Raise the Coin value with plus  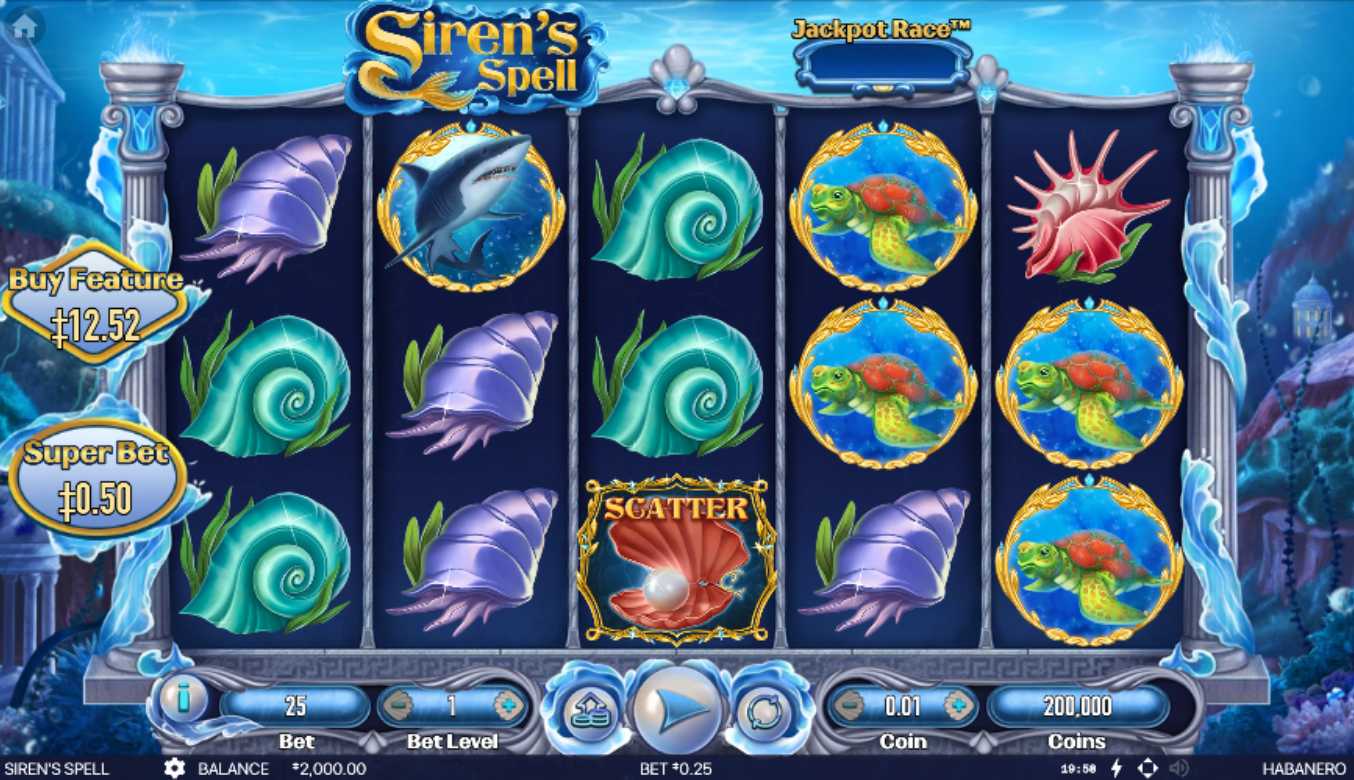[x=957, y=706]
